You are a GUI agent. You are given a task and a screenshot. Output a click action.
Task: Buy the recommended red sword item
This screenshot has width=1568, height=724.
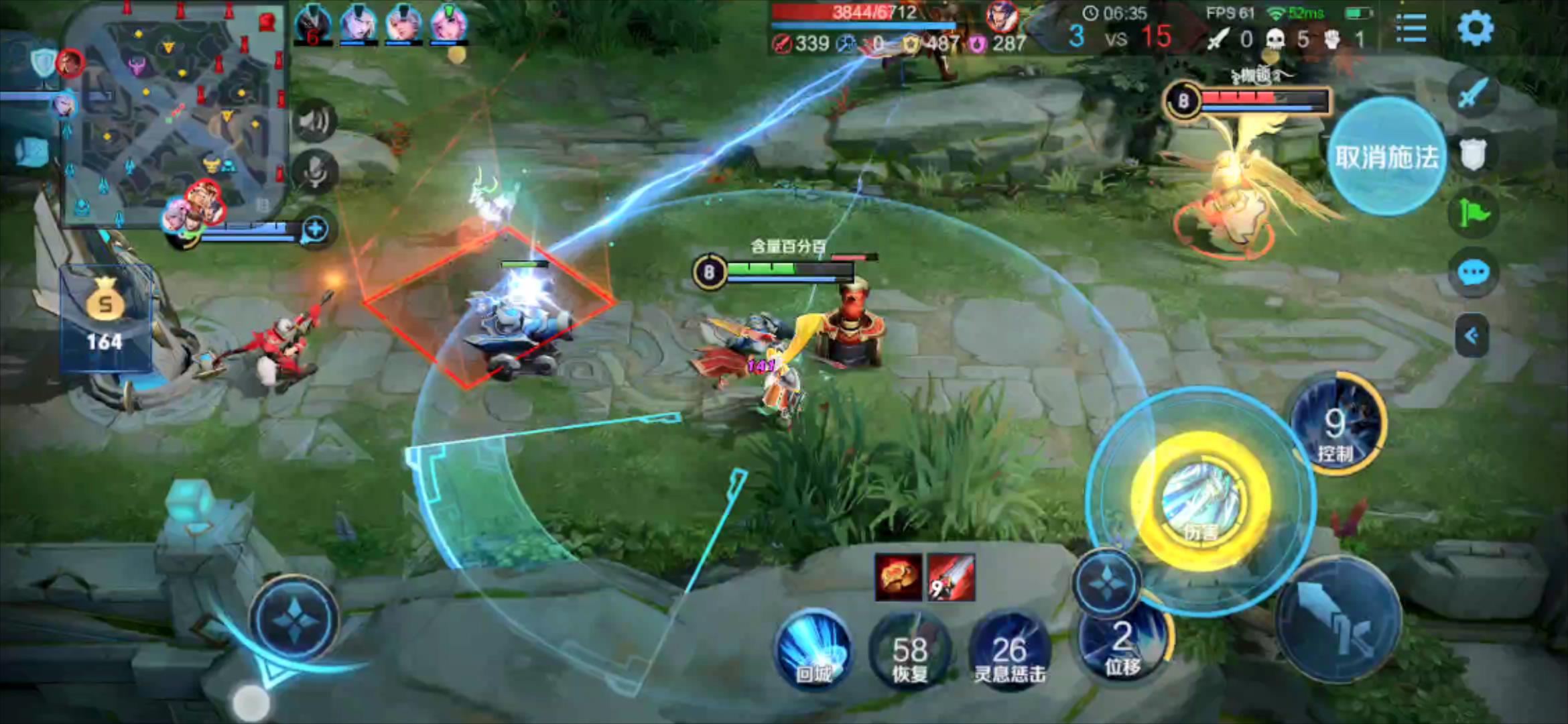coord(952,577)
